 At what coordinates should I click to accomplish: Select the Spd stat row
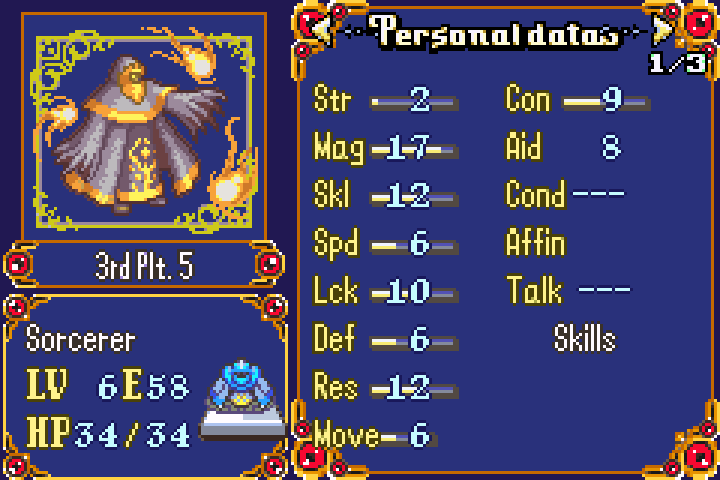click(385, 244)
